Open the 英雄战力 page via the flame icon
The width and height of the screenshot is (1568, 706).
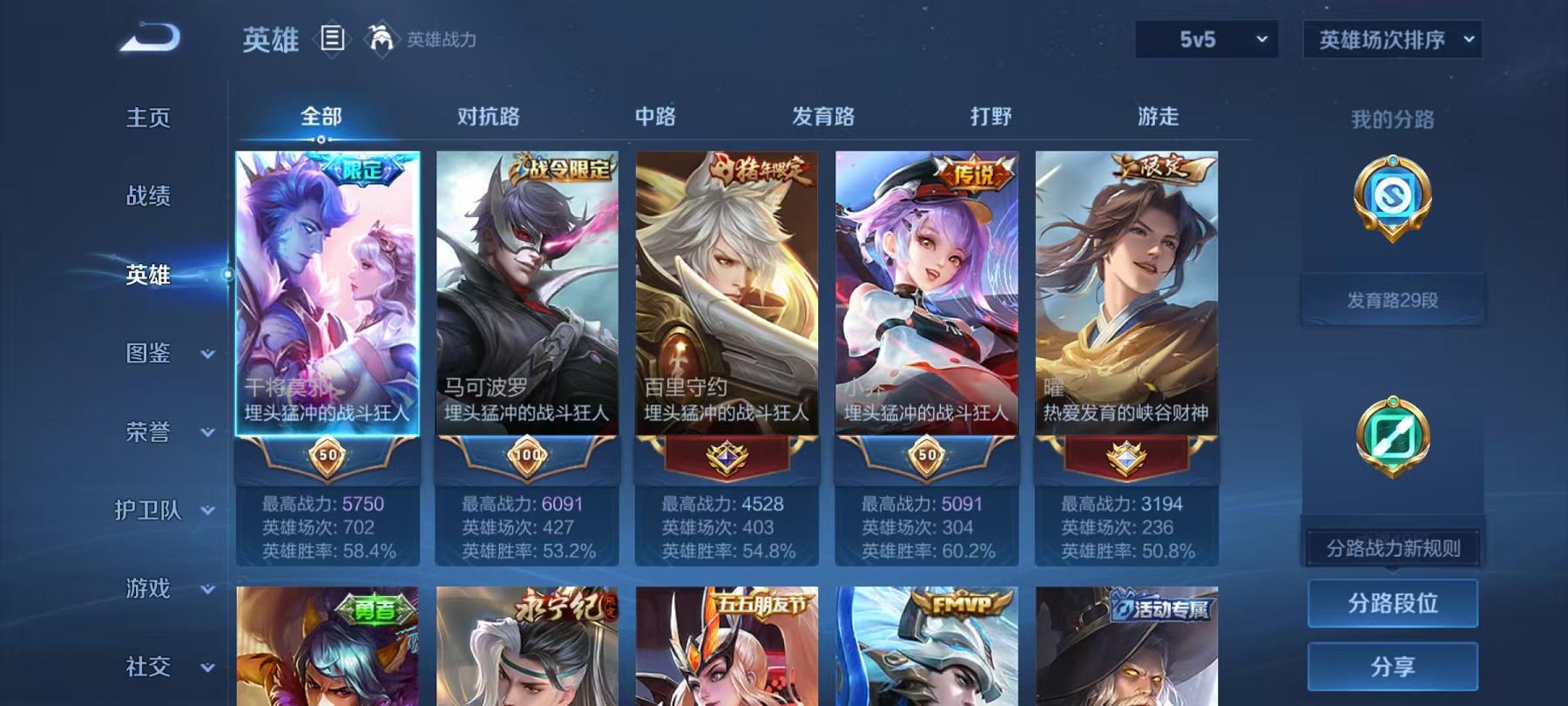point(379,38)
